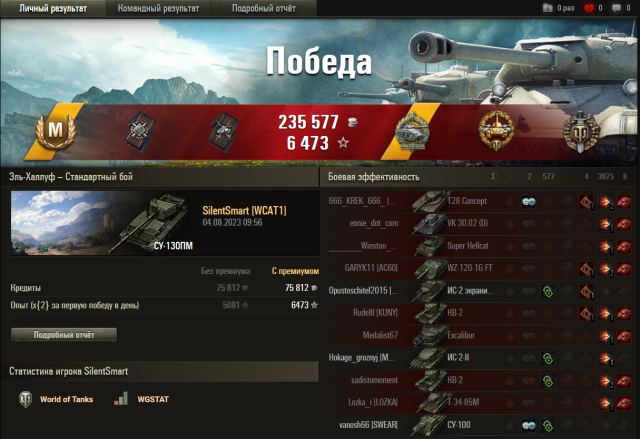Open the World of Tanks player stats link
The image size is (640, 439).
pyautogui.click(x=59, y=399)
